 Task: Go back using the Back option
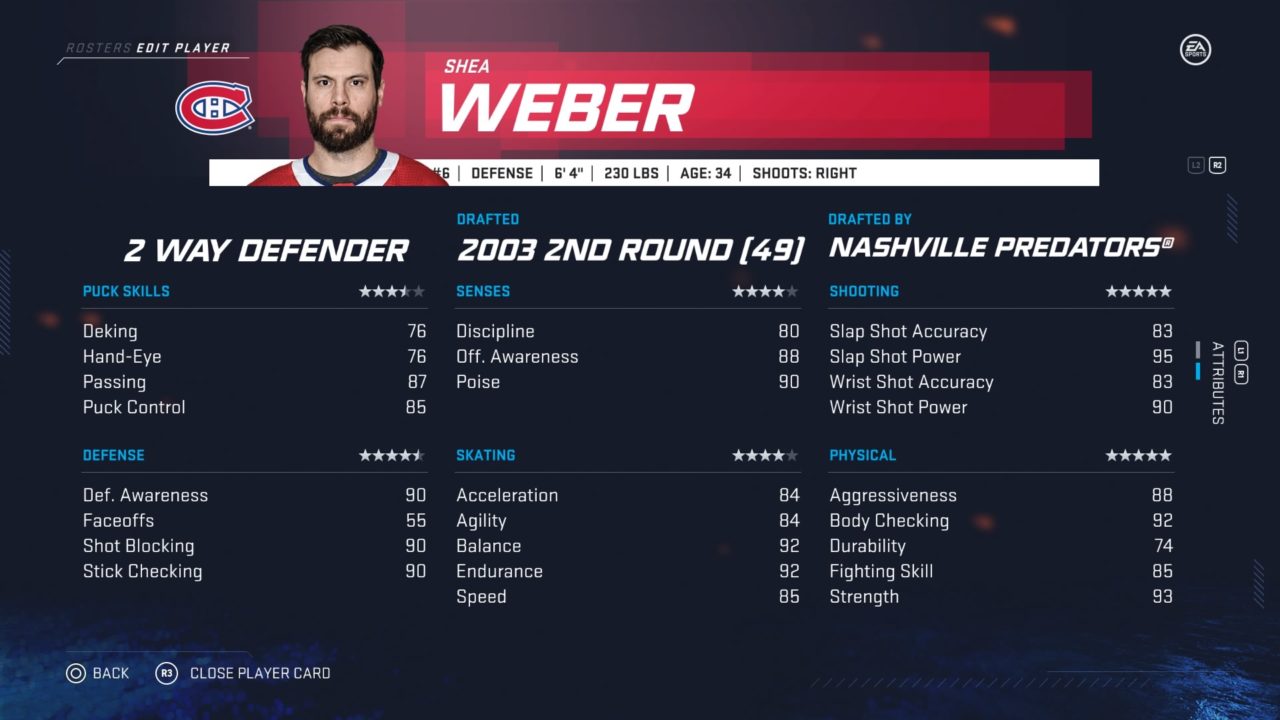coord(98,673)
